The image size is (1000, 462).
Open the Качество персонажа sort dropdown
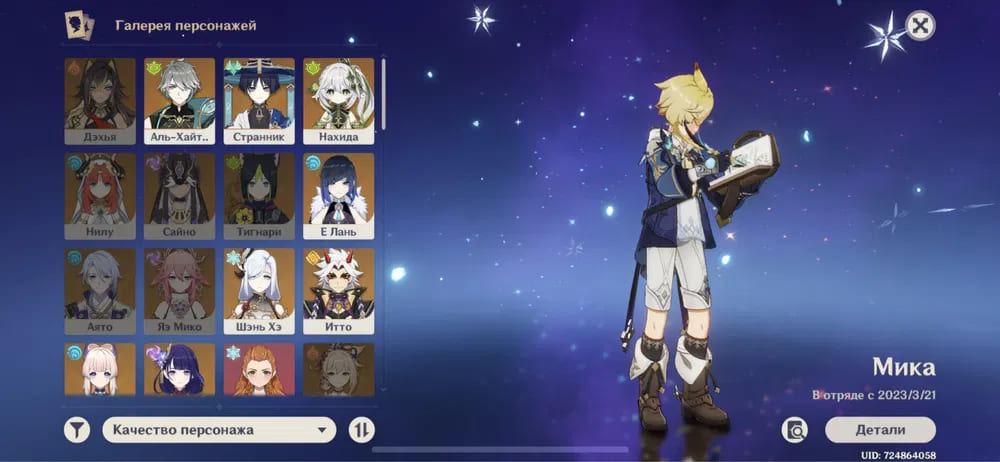point(218,430)
